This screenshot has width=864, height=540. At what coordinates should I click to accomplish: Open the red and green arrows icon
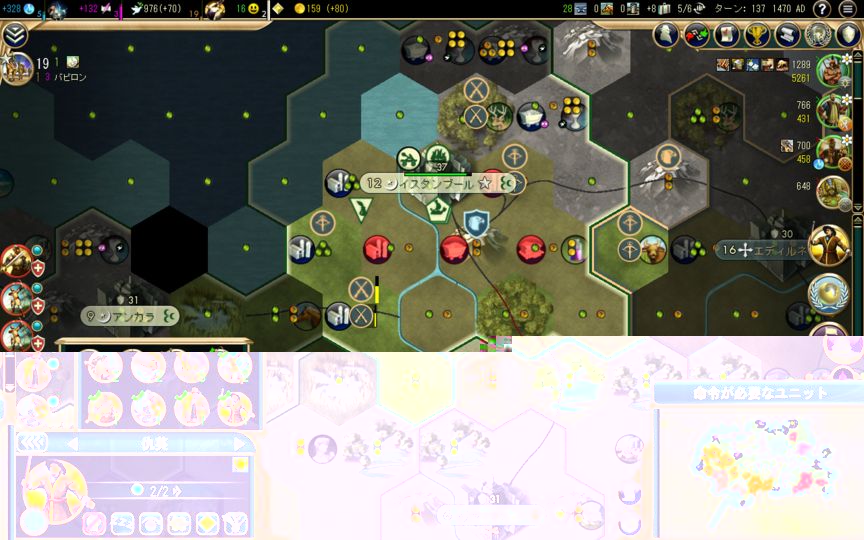697,35
